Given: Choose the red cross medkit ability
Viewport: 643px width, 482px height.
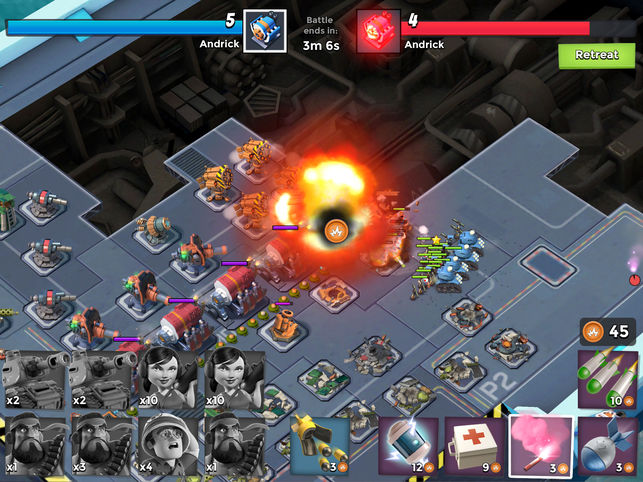Looking at the screenshot, I should click(475, 443).
